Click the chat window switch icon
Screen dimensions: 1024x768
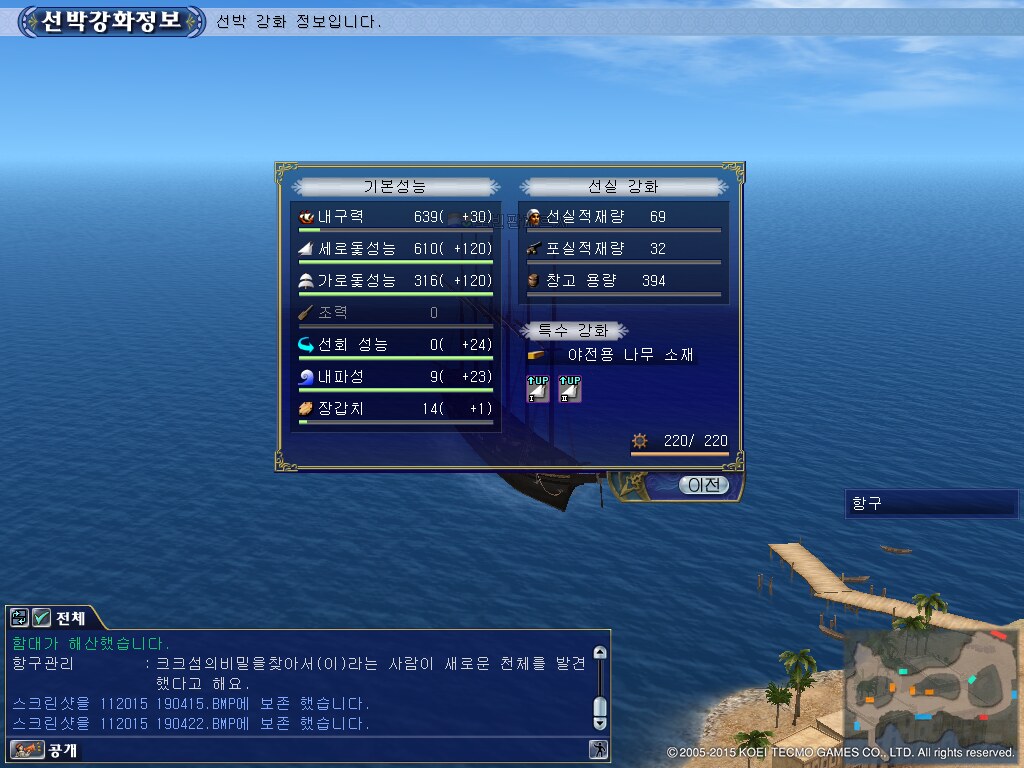tap(20, 617)
